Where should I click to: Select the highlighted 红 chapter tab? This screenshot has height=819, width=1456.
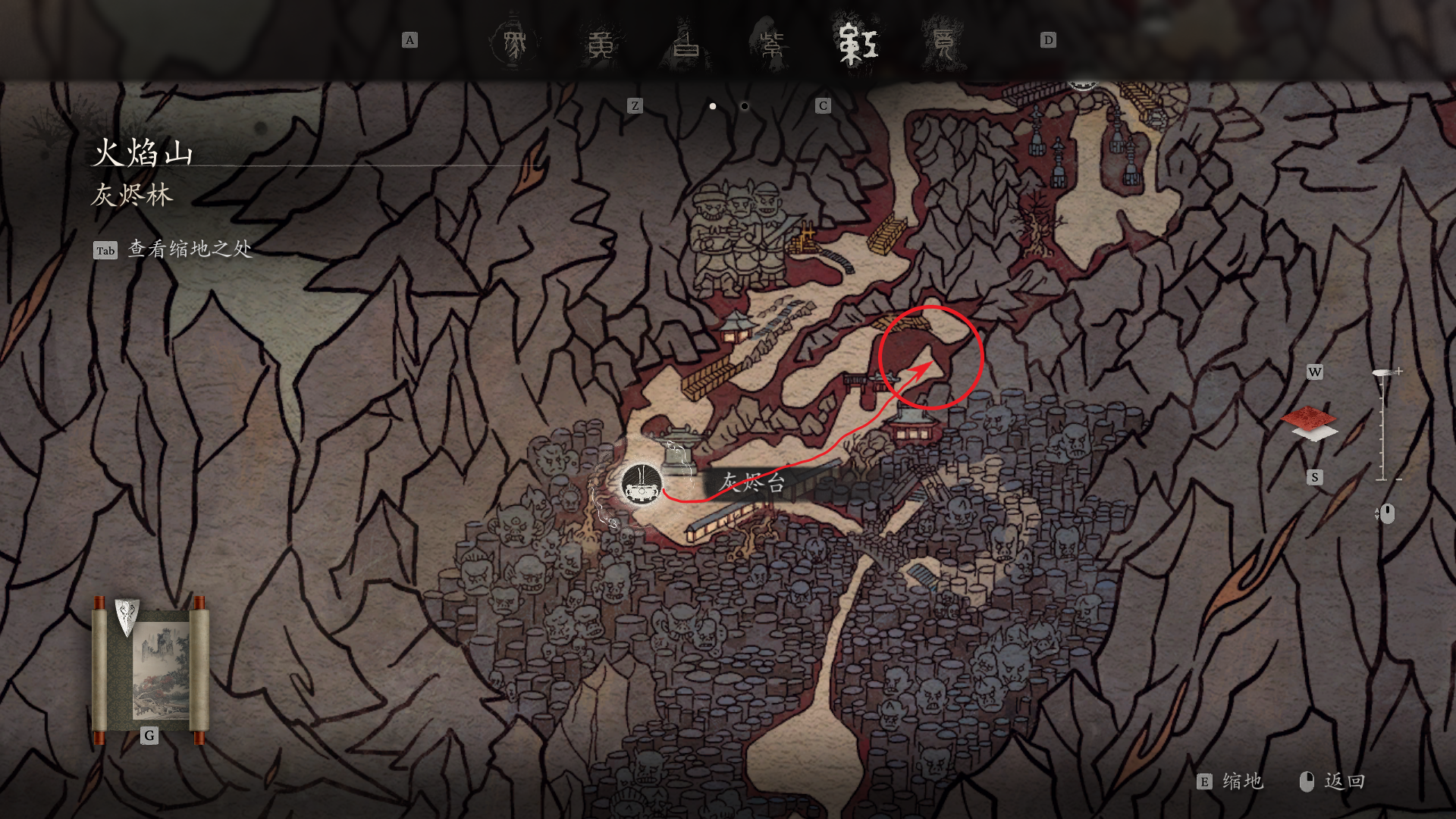point(858,44)
